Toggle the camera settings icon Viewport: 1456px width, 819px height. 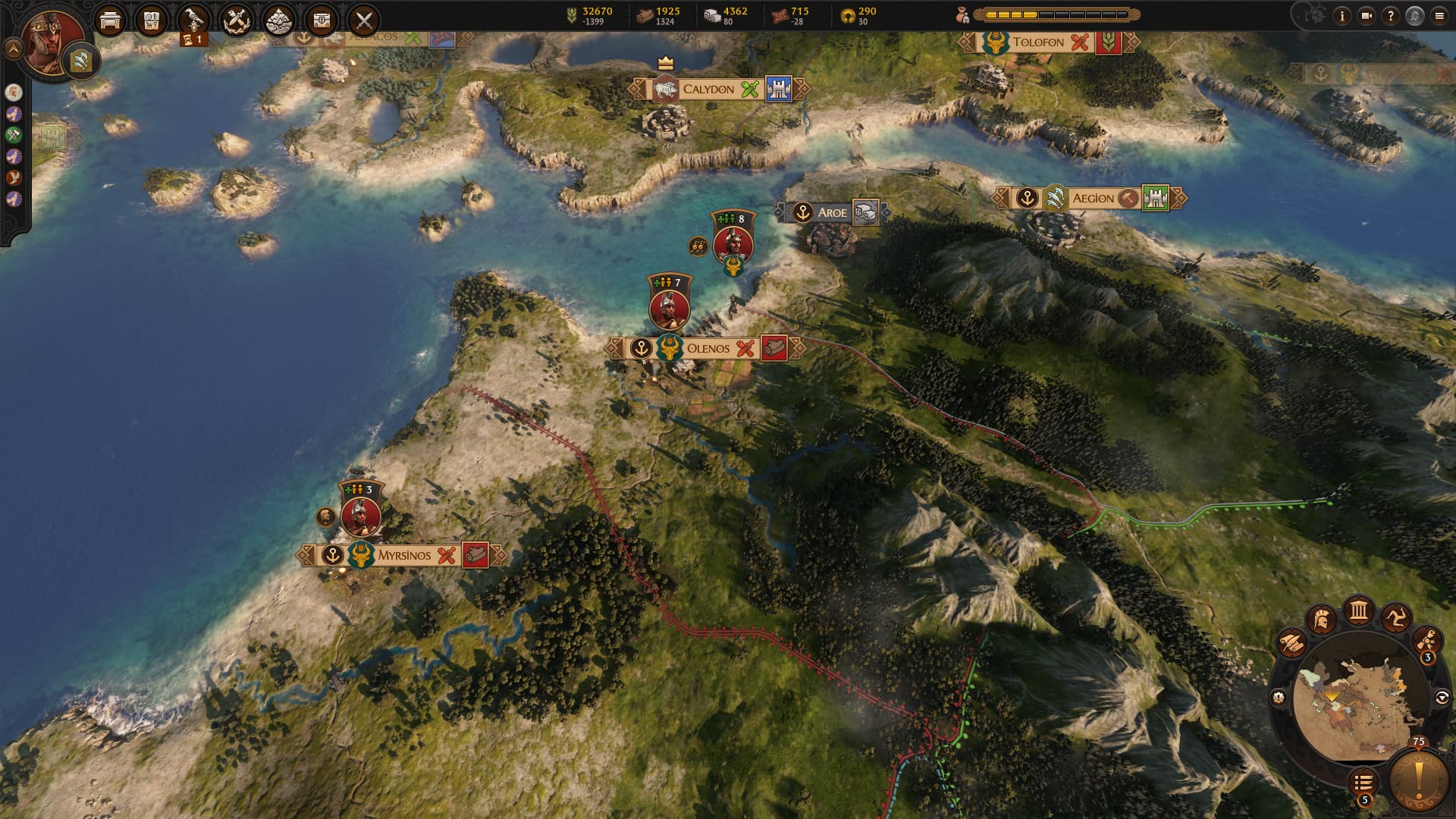click(x=1367, y=16)
